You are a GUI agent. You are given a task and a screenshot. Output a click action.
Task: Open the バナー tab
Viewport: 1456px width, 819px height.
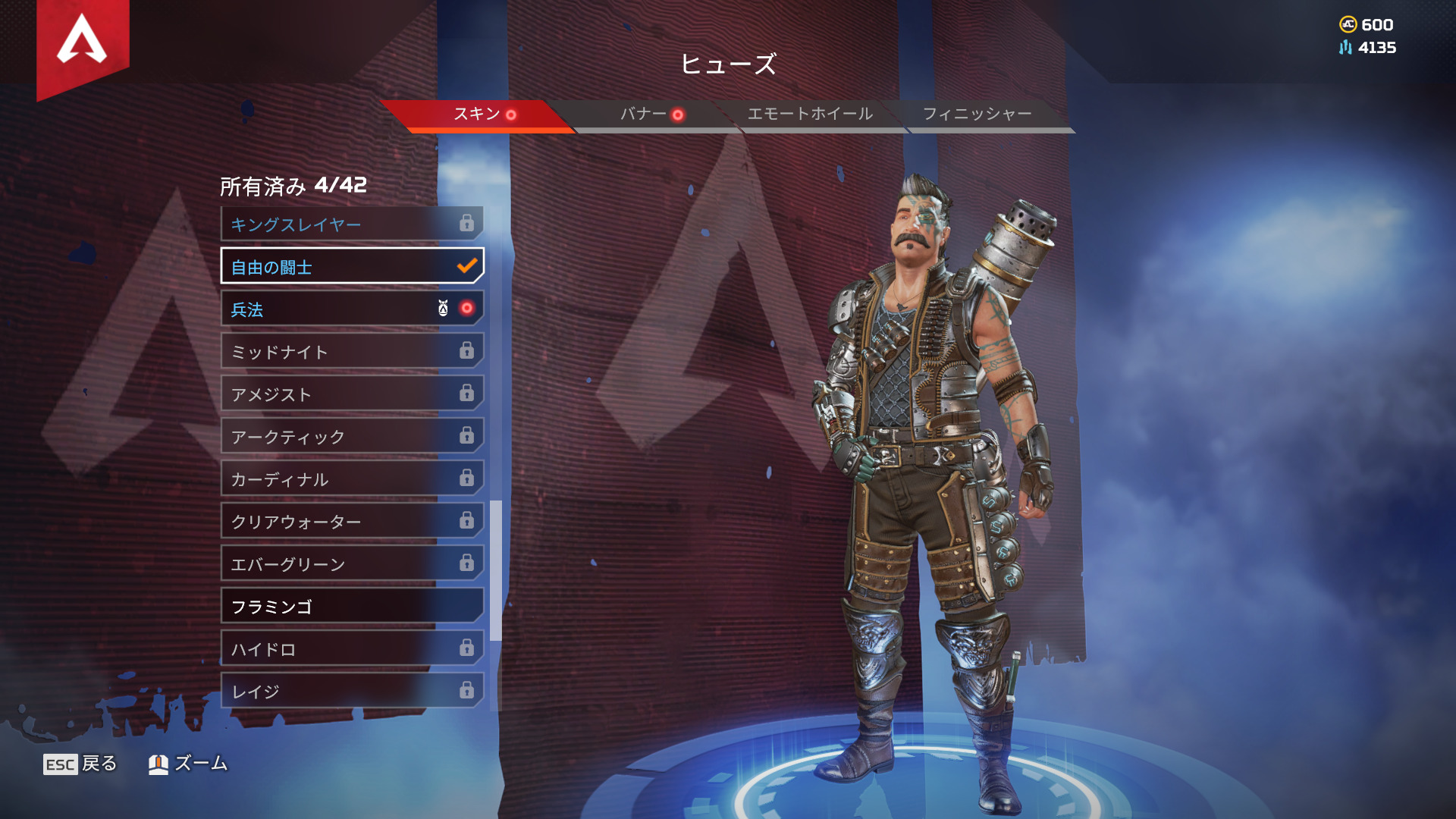click(645, 115)
